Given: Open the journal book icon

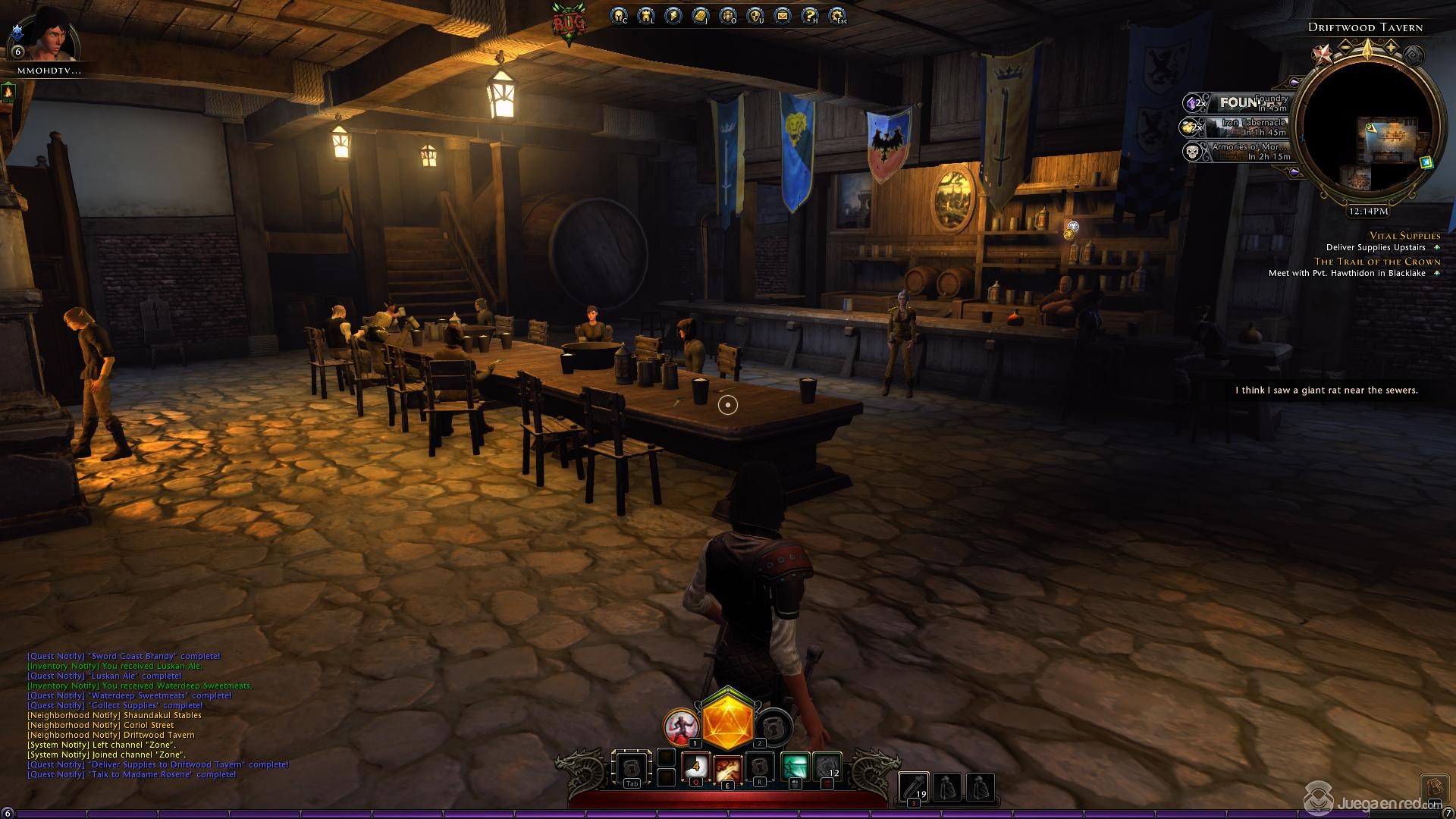Looking at the screenshot, I should point(700,15).
